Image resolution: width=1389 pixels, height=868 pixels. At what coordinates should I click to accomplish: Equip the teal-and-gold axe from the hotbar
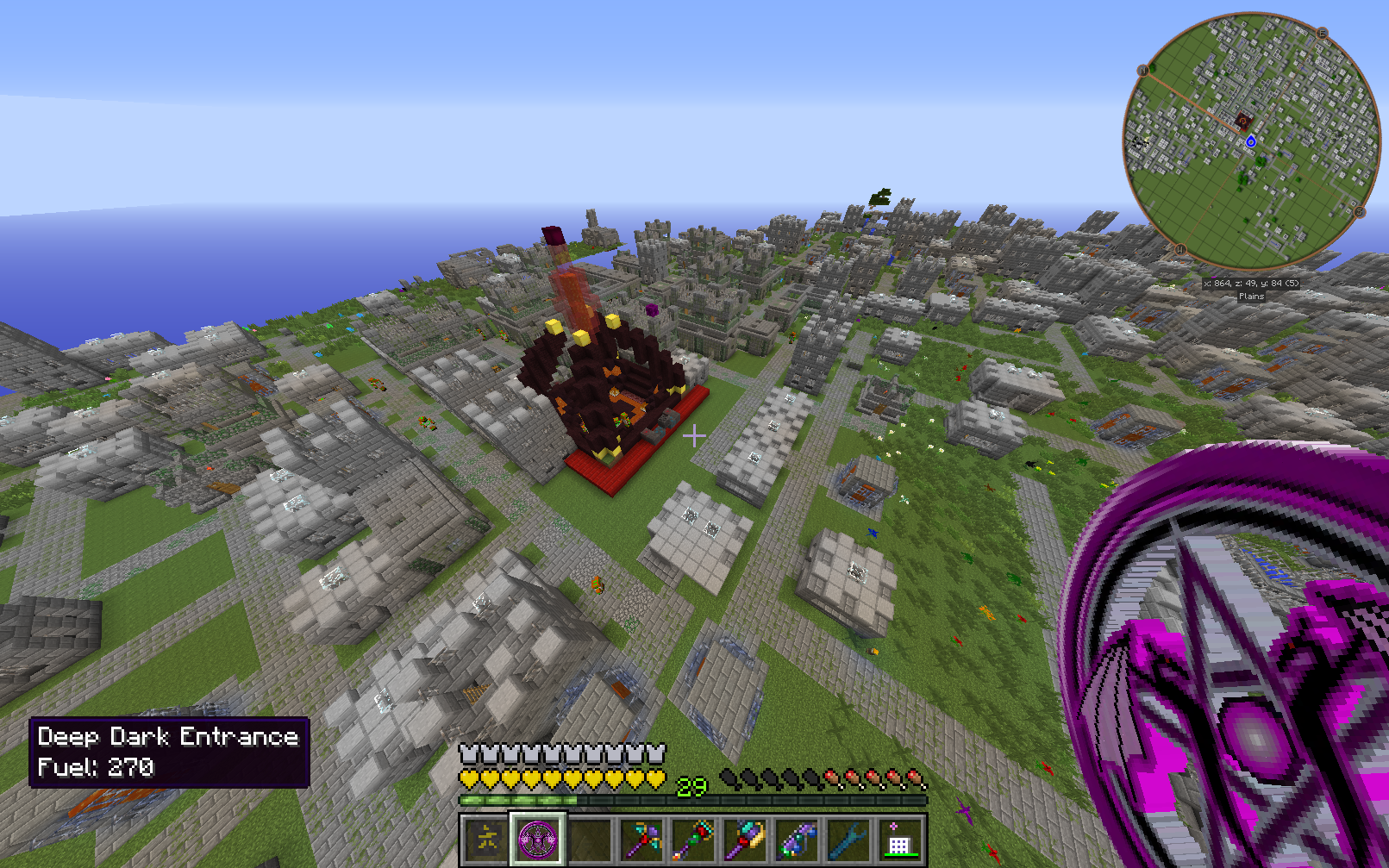[x=745, y=839]
